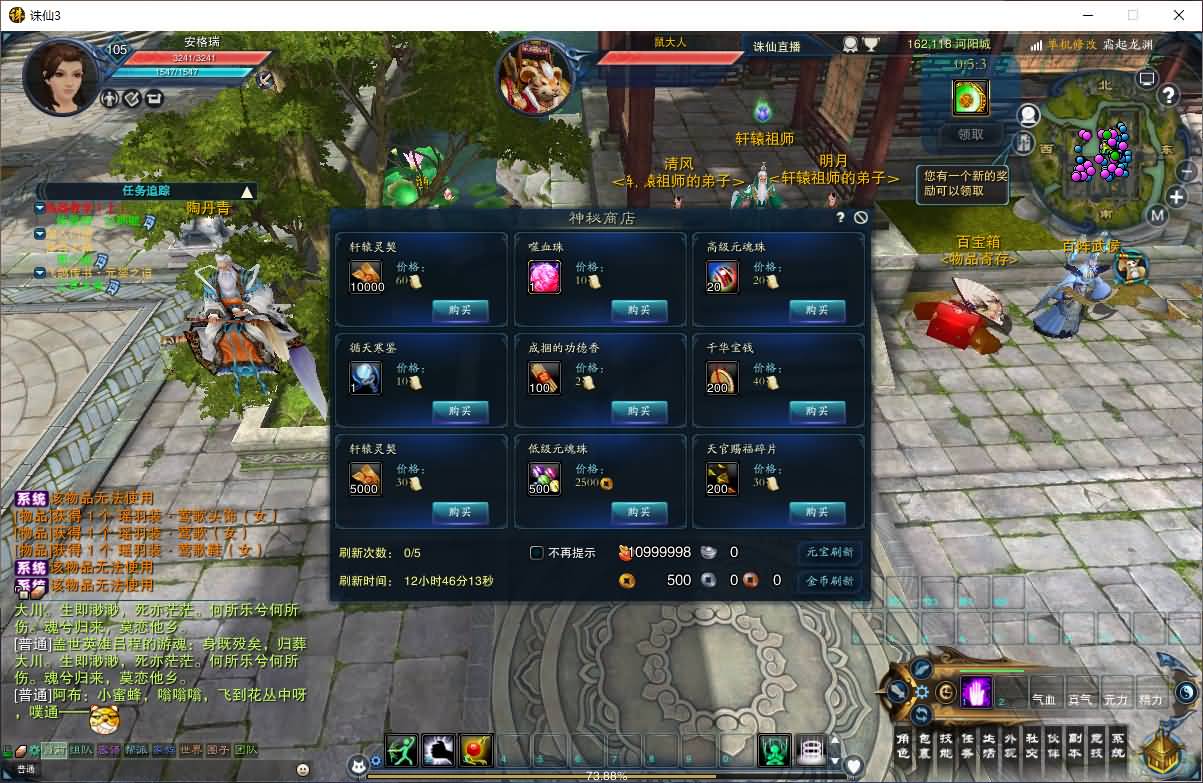Tick the 不再提示 checkbox
The height and width of the screenshot is (783, 1203).
pyautogui.click(x=537, y=553)
